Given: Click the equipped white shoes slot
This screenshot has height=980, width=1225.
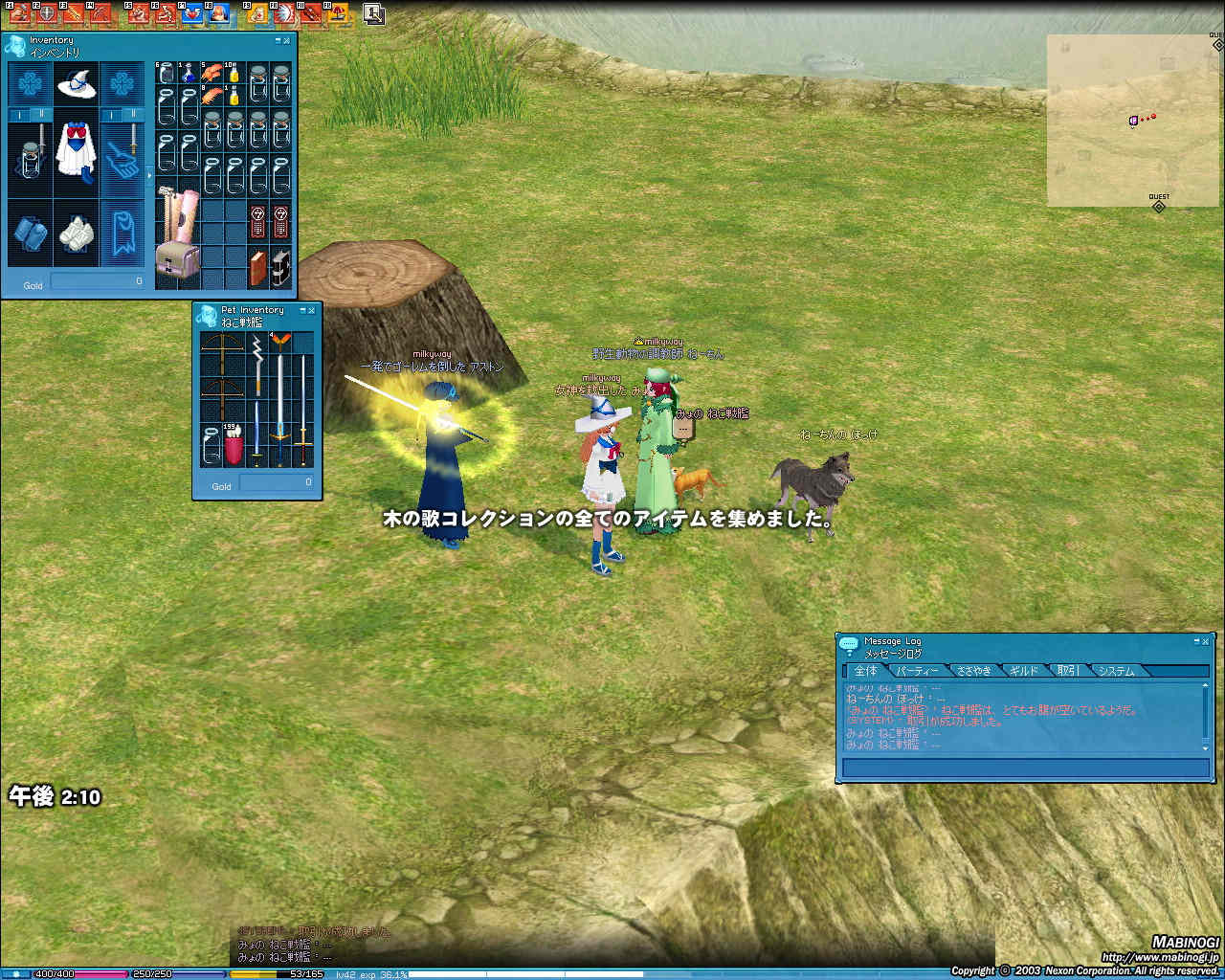Looking at the screenshot, I should tap(76, 233).
